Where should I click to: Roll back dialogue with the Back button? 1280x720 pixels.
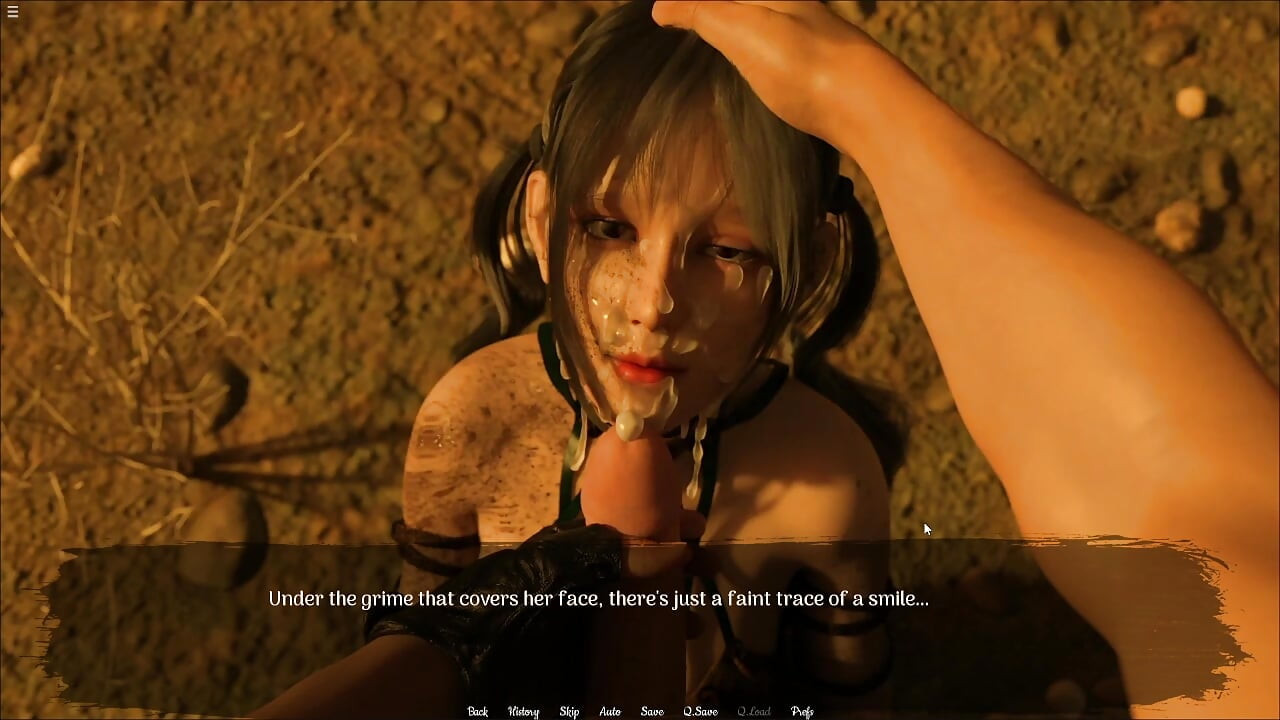pyautogui.click(x=476, y=711)
